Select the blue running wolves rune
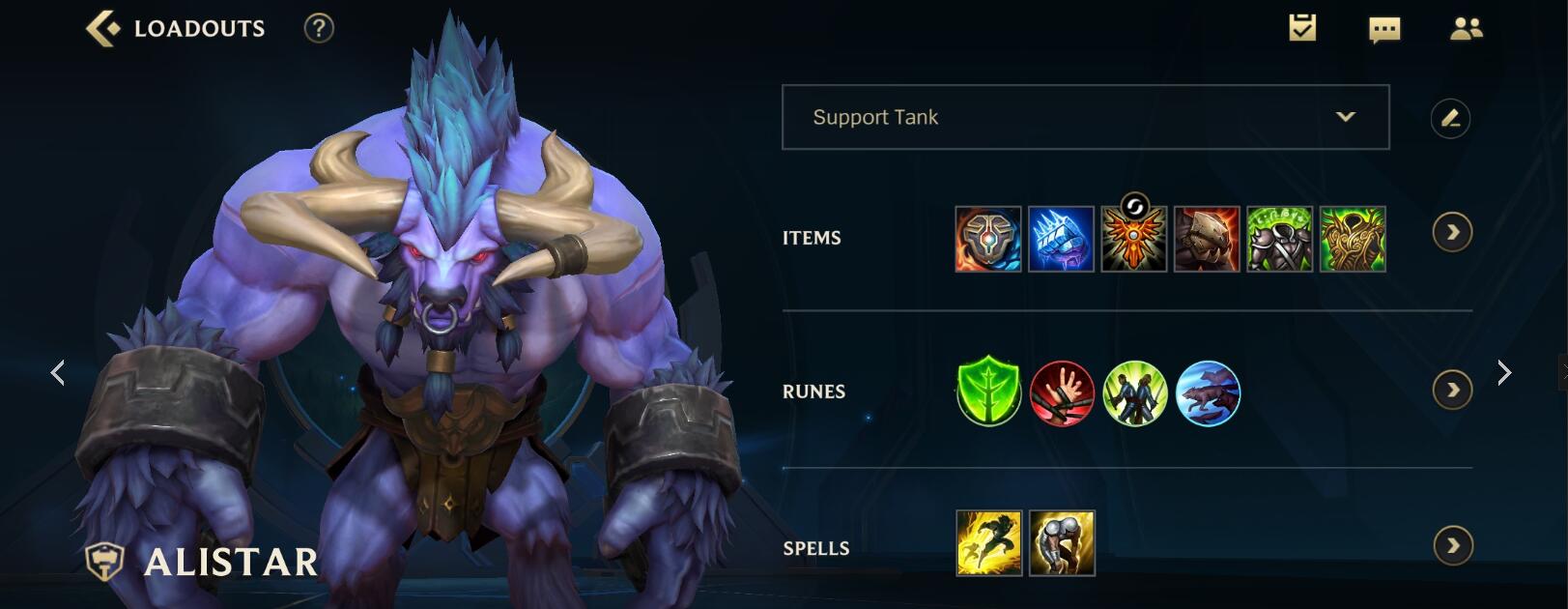 click(1208, 393)
